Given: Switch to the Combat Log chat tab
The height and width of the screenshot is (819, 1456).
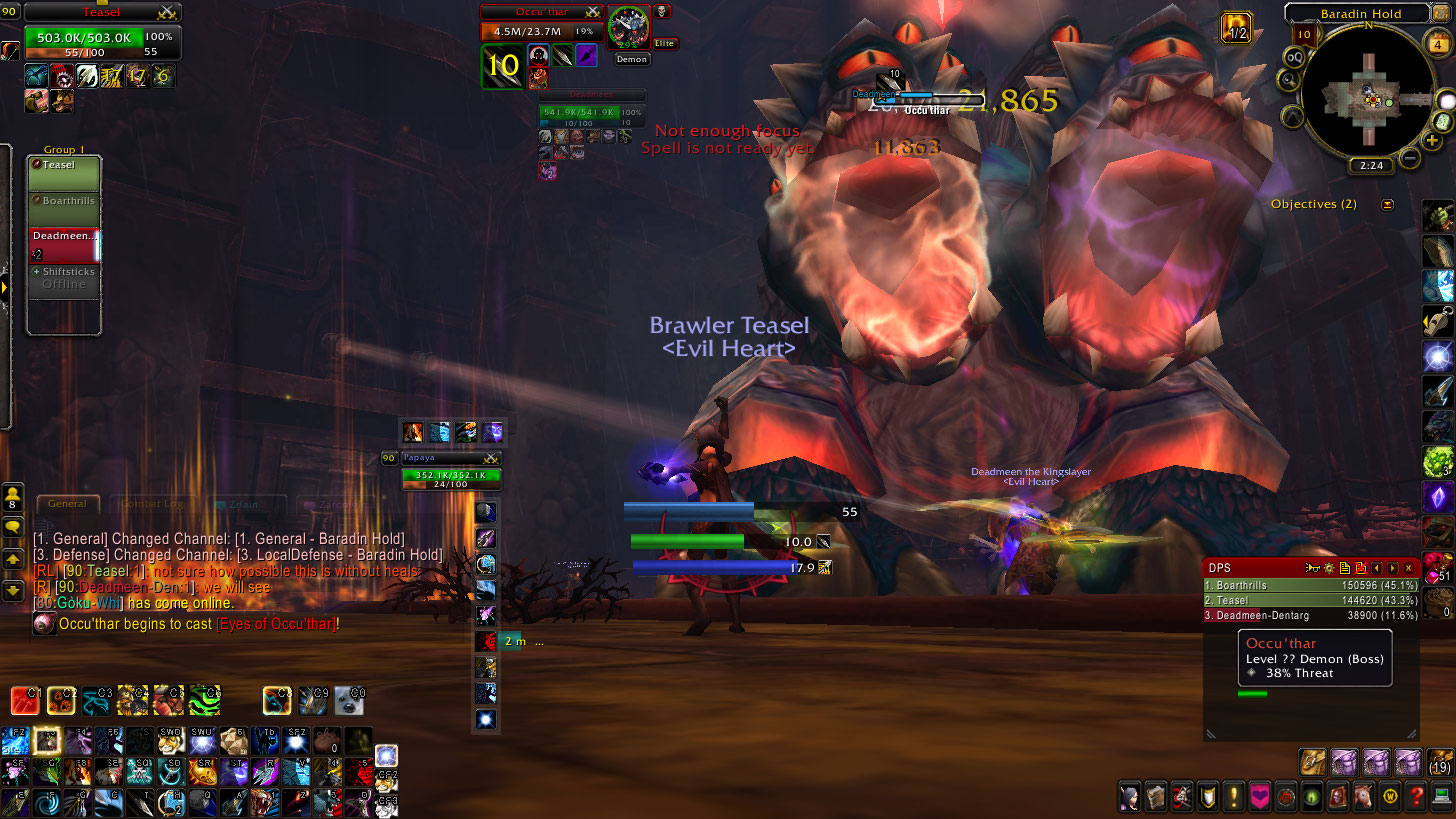Looking at the screenshot, I should (151, 505).
